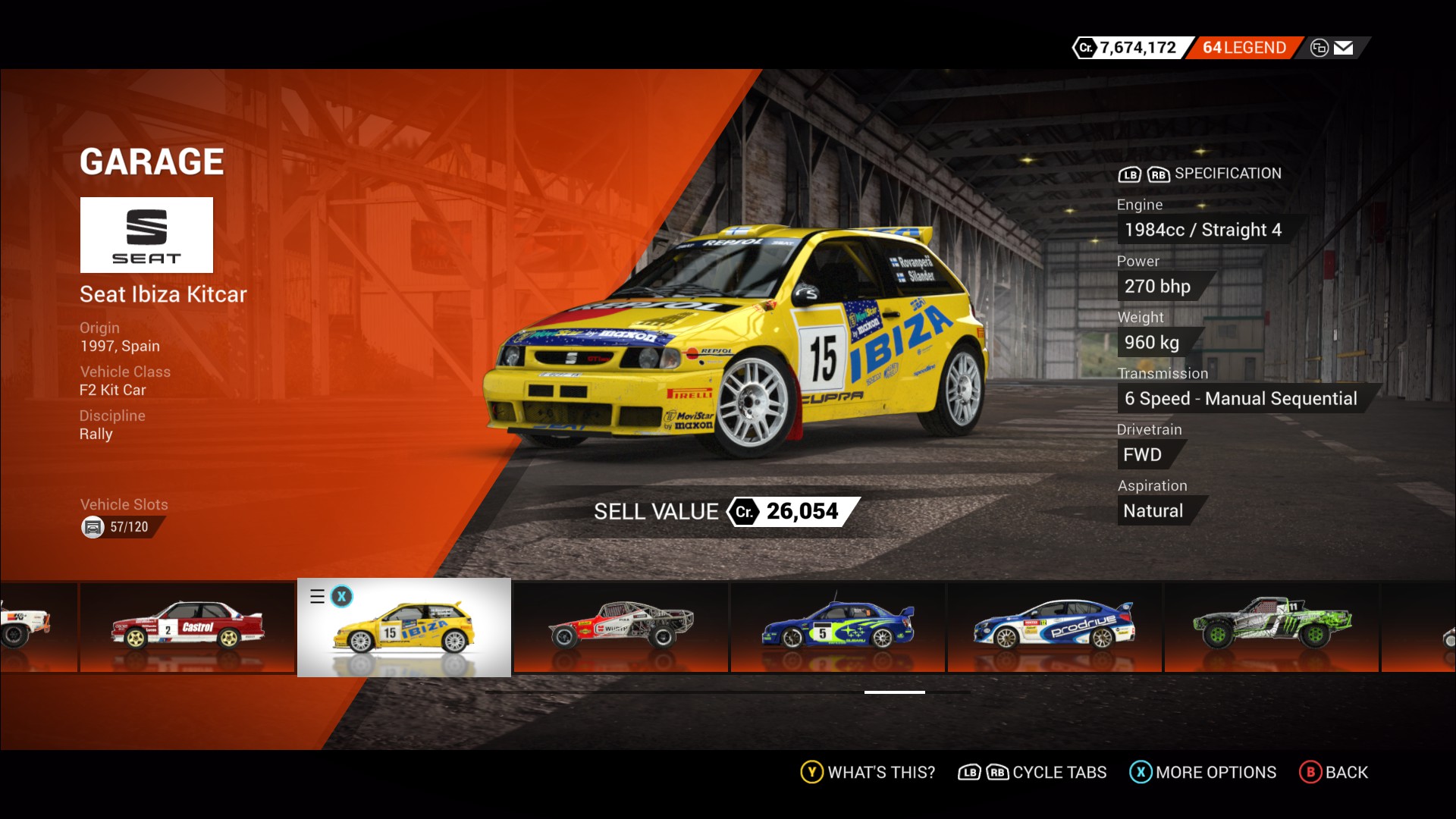The image size is (1456, 819).
Task: Choose the green Monster truck thumbnail
Action: pyautogui.click(x=1272, y=626)
